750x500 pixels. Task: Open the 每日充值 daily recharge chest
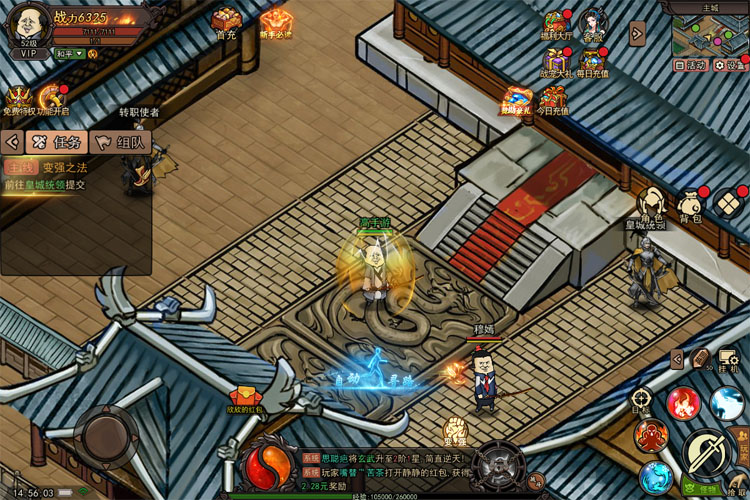[x=593, y=60]
